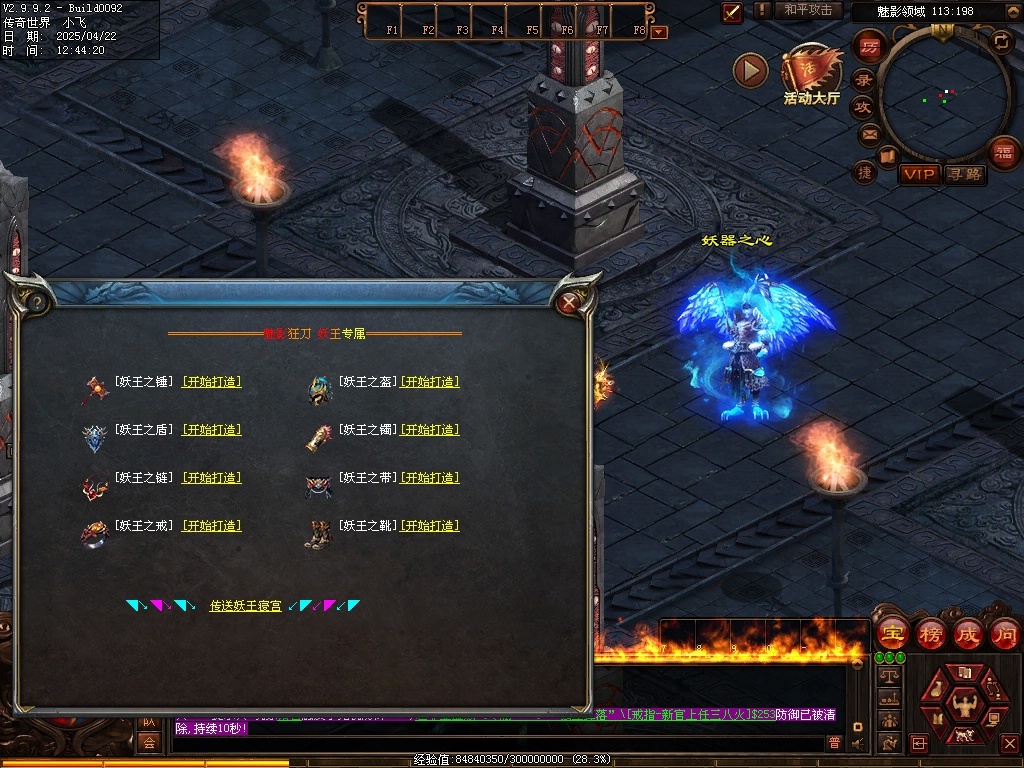
Task: Start forging 妖王之盾 shield
Action: point(211,430)
